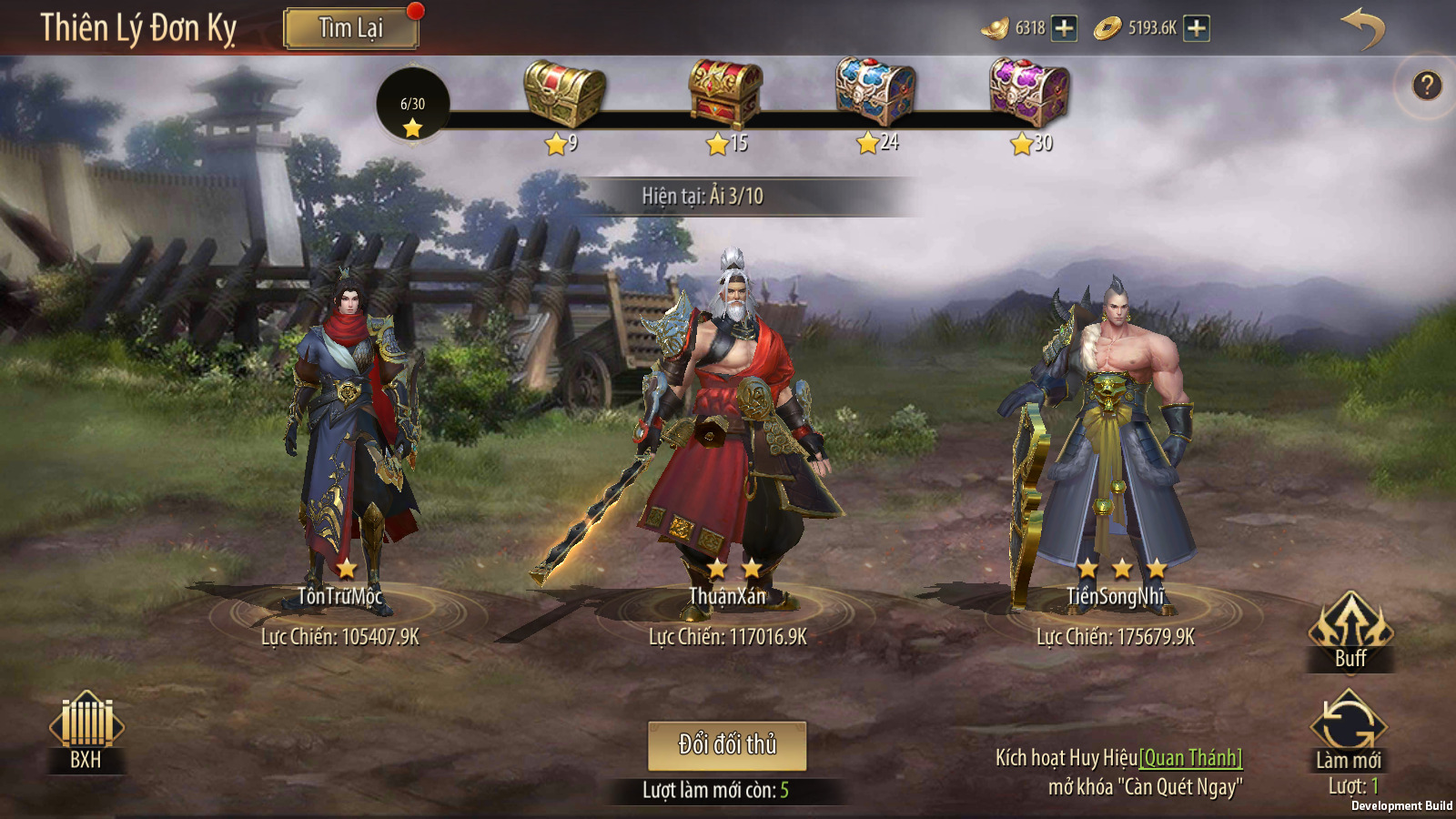Claim the 15-star red treasure chest

click(x=724, y=94)
